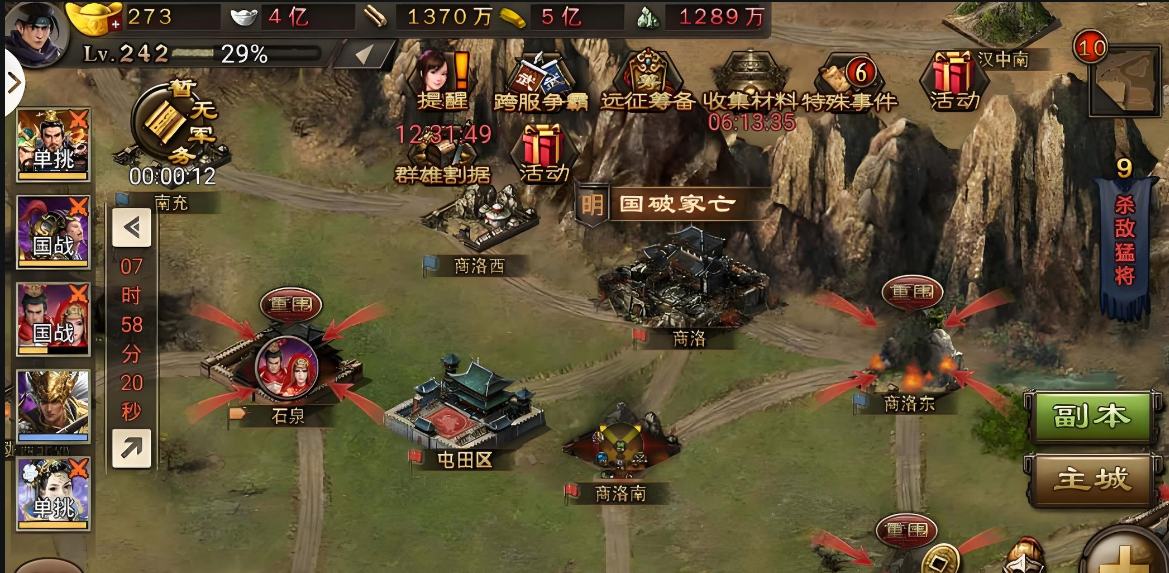Collapse the timer panel with left arrow
1169x573 pixels.
point(132,227)
